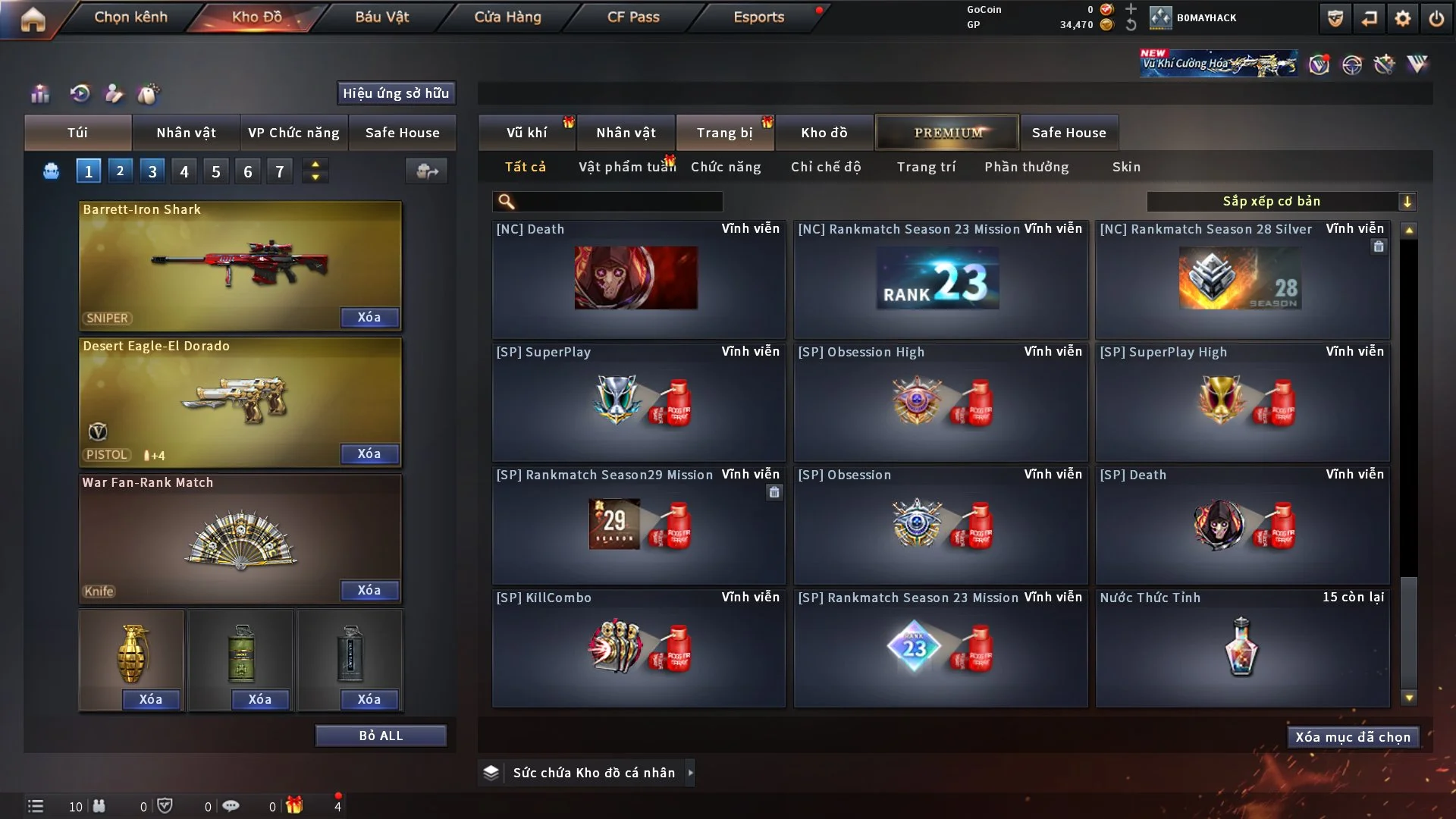1456x819 pixels.
Task: Open the gear settings icon
Action: [x=1402, y=18]
